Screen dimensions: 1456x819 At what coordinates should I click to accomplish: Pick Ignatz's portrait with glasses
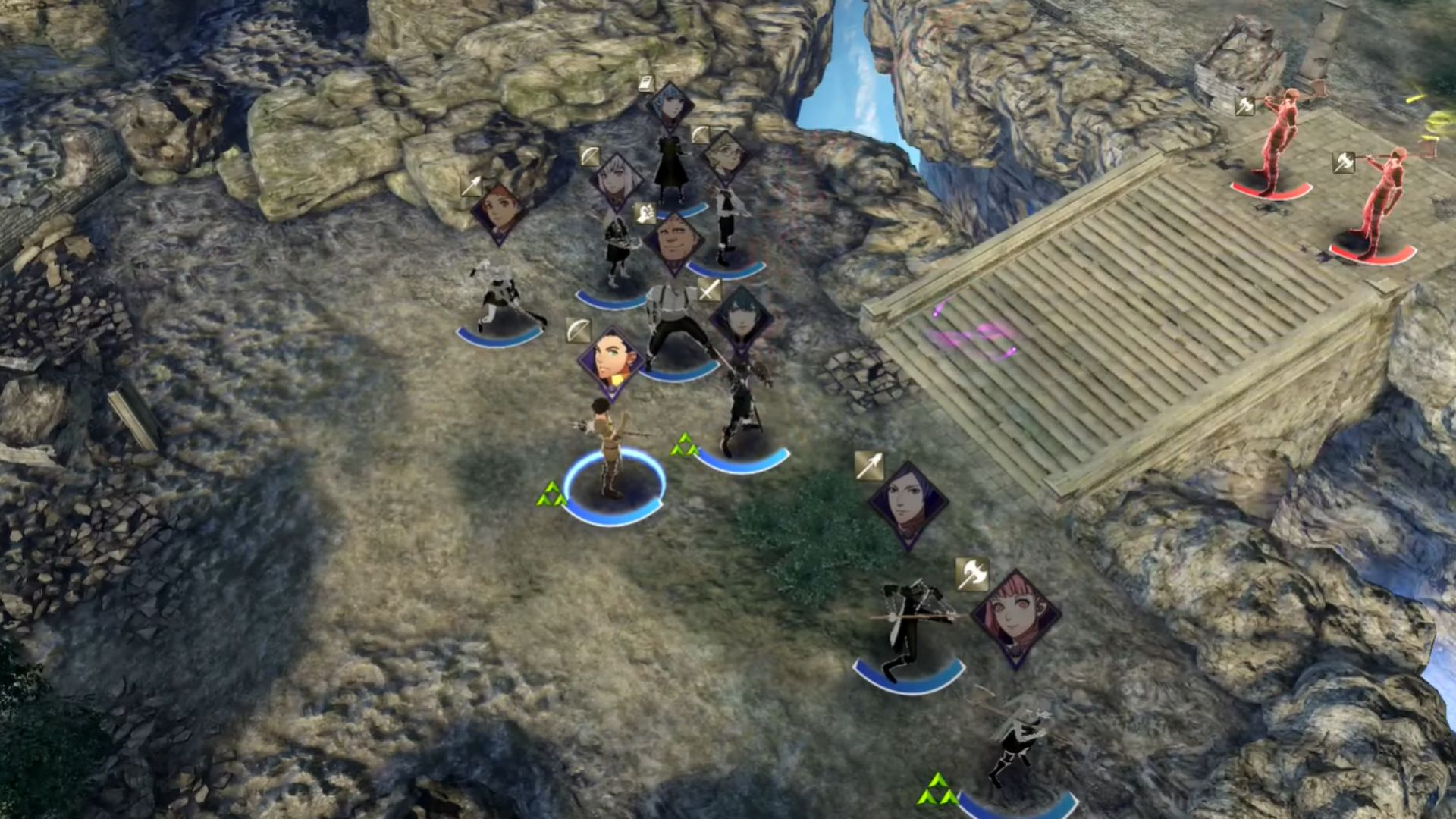point(726,158)
